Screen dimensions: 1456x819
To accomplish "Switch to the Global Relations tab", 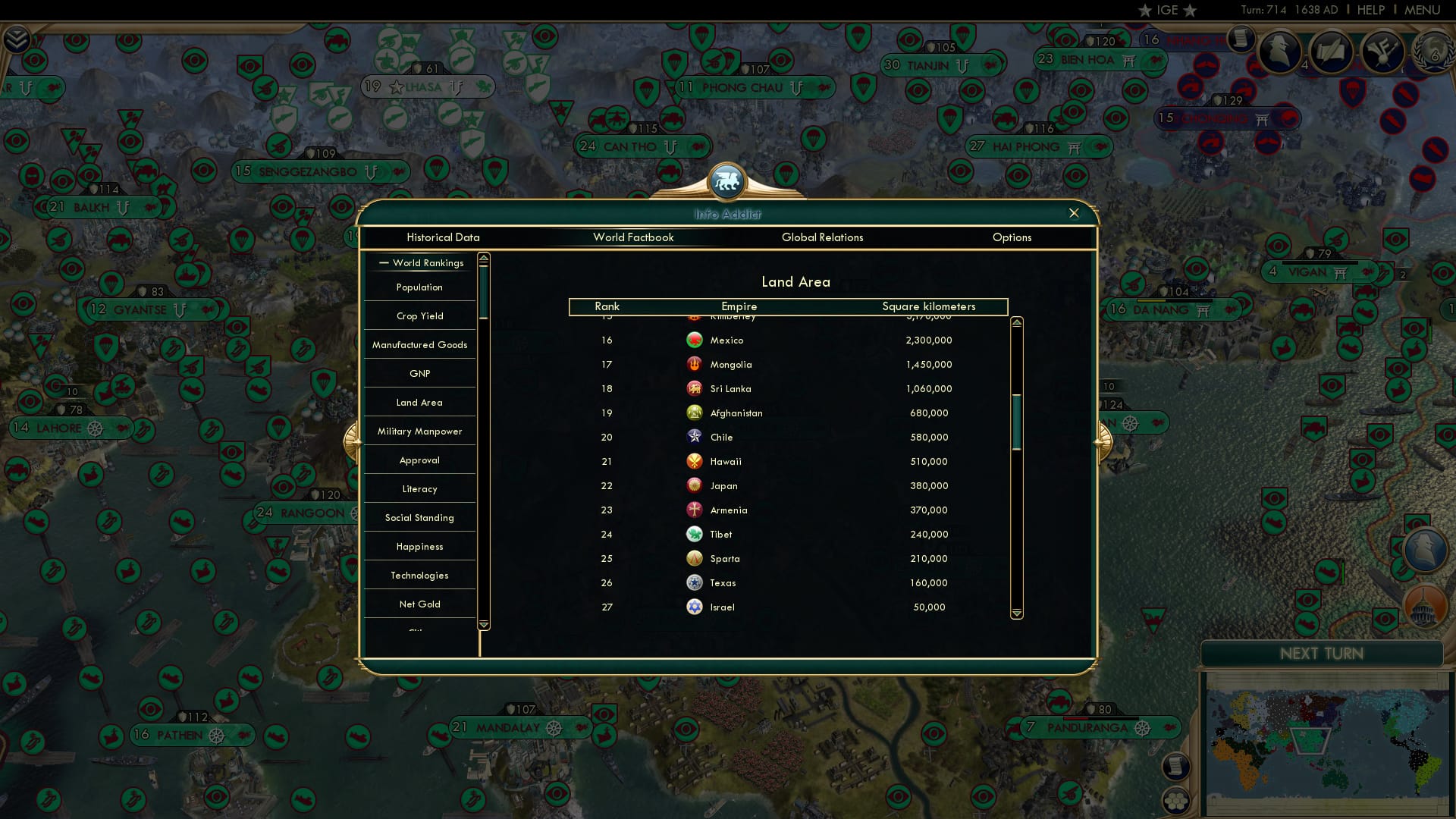I will (x=823, y=237).
